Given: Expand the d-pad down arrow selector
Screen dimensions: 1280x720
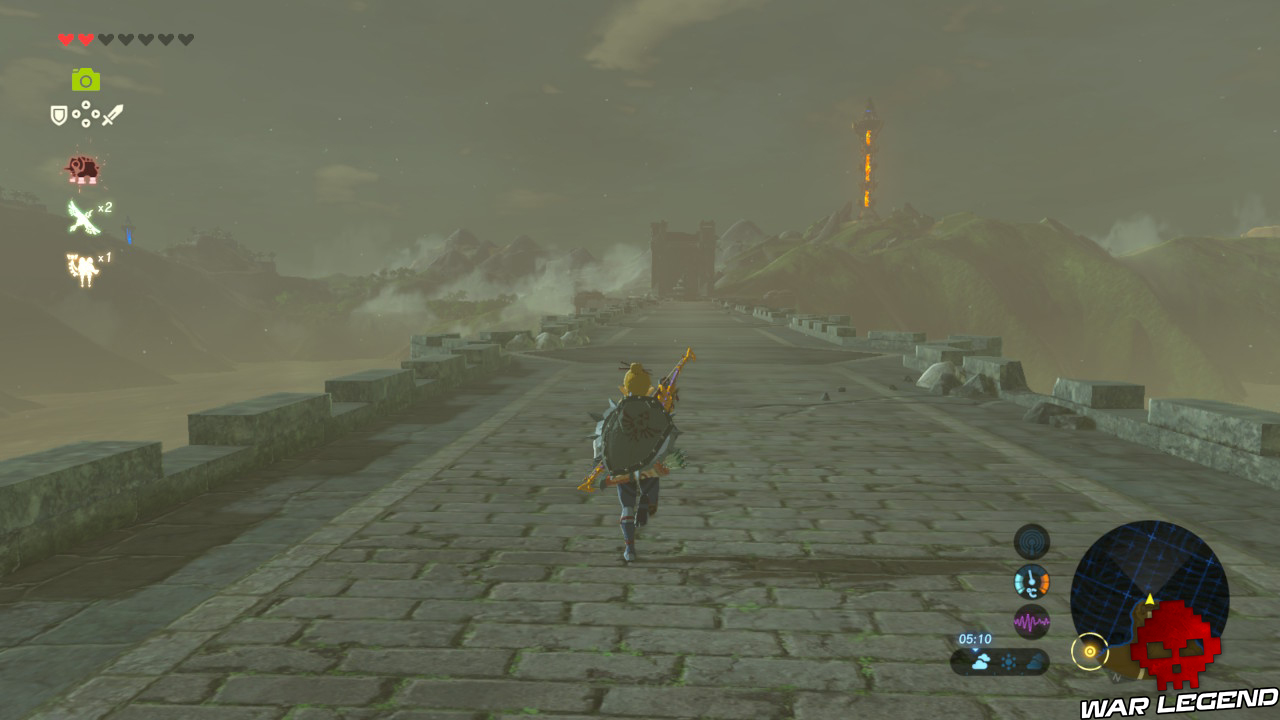Looking at the screenshot, I should click(86, 123).
